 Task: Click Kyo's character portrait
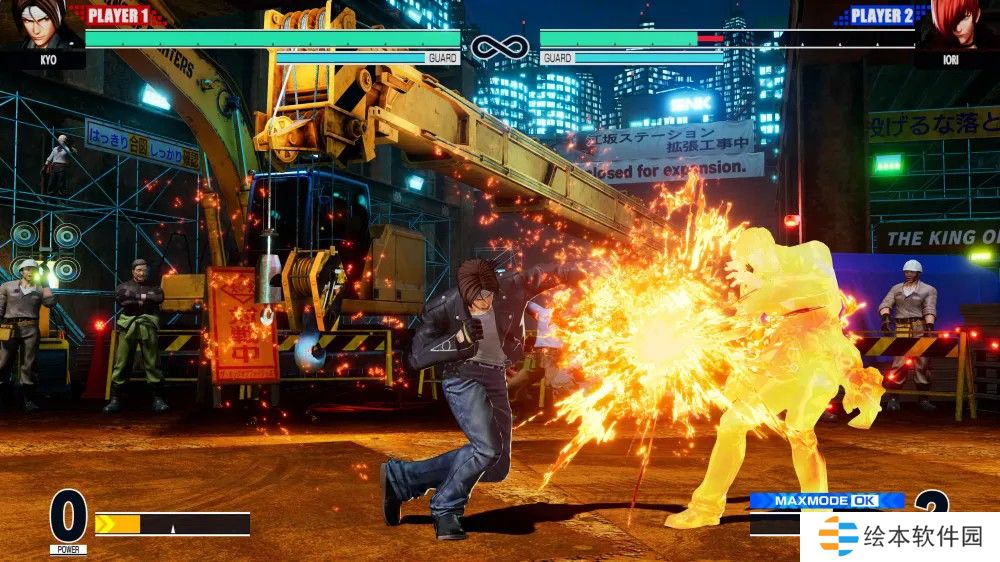coord(42,24)
